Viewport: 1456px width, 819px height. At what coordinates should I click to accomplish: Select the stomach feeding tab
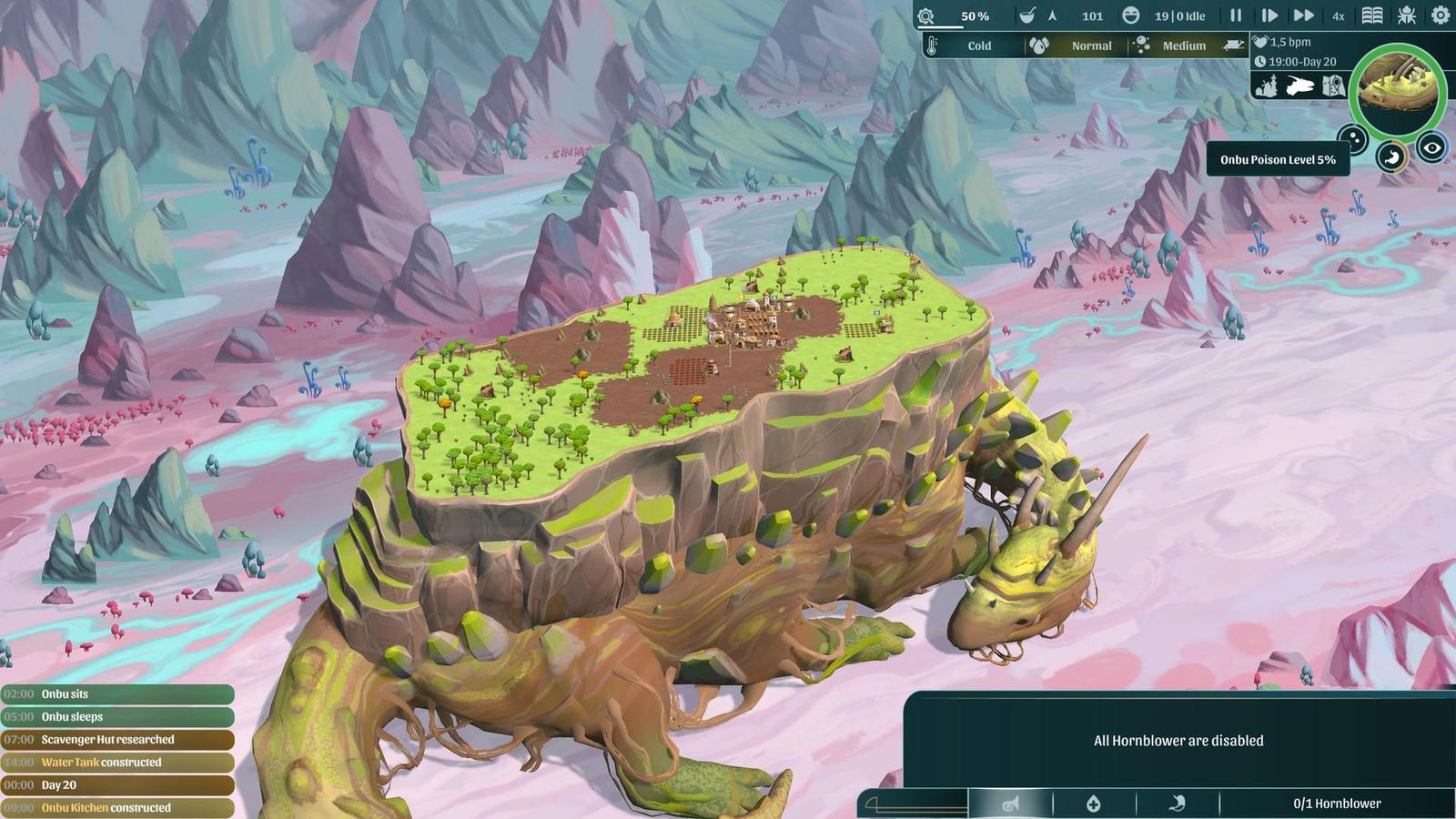click(x=1177, y=804)
